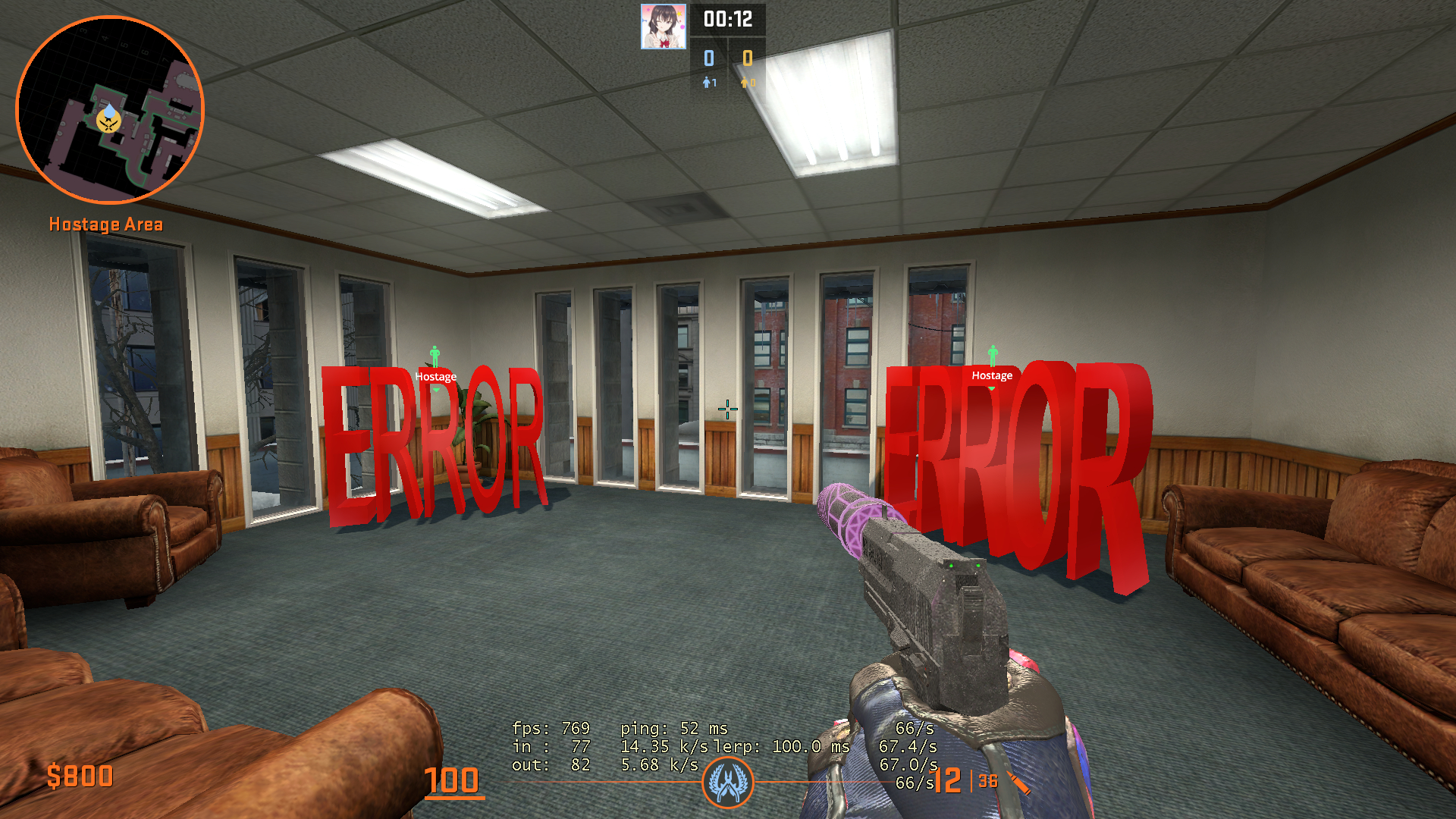Toggle the fps counter in the net graph
The width and height of the screenshot is (1456, 819).
coord(552,728)
